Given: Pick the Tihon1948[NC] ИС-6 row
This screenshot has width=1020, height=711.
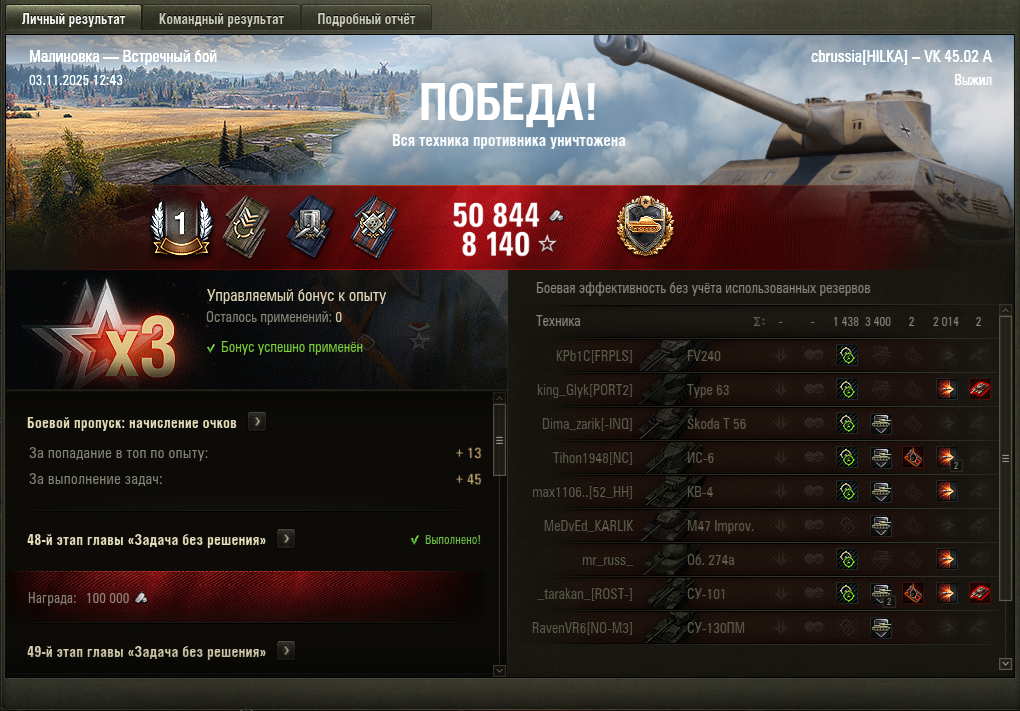Looking at the screenshot, I should point(700,457).
